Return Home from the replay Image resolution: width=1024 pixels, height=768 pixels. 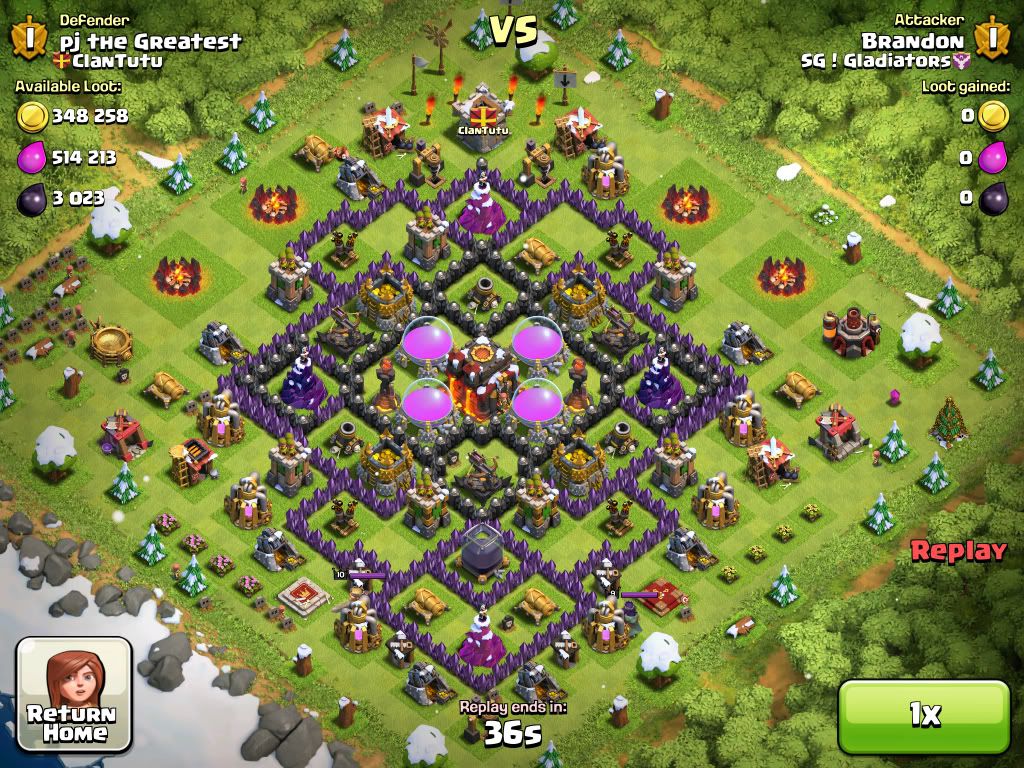coord(74,694)
